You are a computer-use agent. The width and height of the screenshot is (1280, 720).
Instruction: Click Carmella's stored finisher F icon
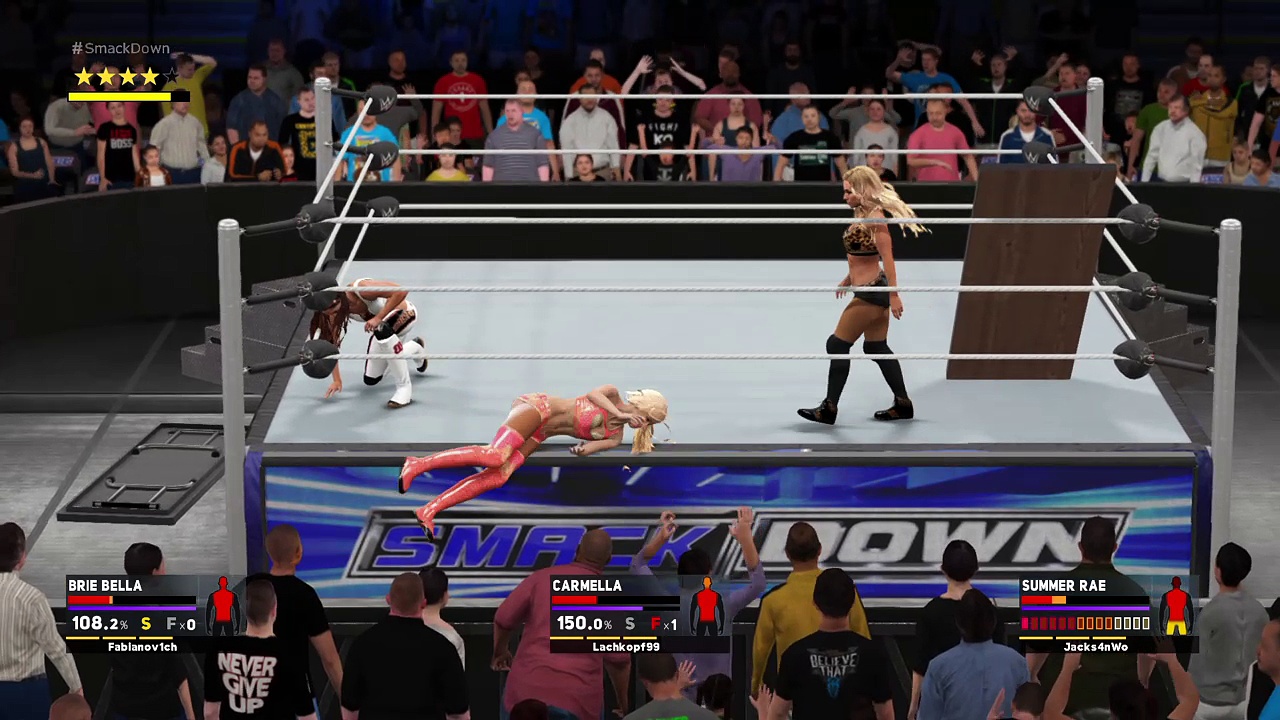click(x=657, y=624)
